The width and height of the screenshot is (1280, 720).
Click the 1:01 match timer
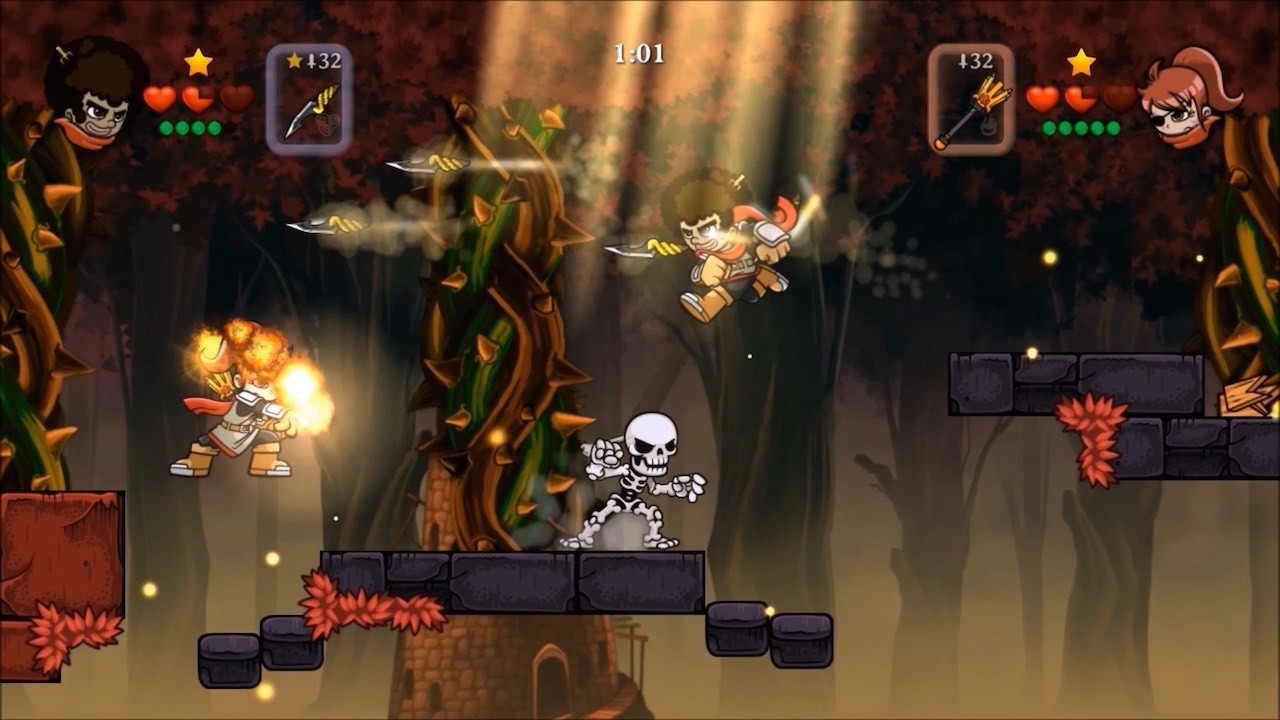[638, 55]
